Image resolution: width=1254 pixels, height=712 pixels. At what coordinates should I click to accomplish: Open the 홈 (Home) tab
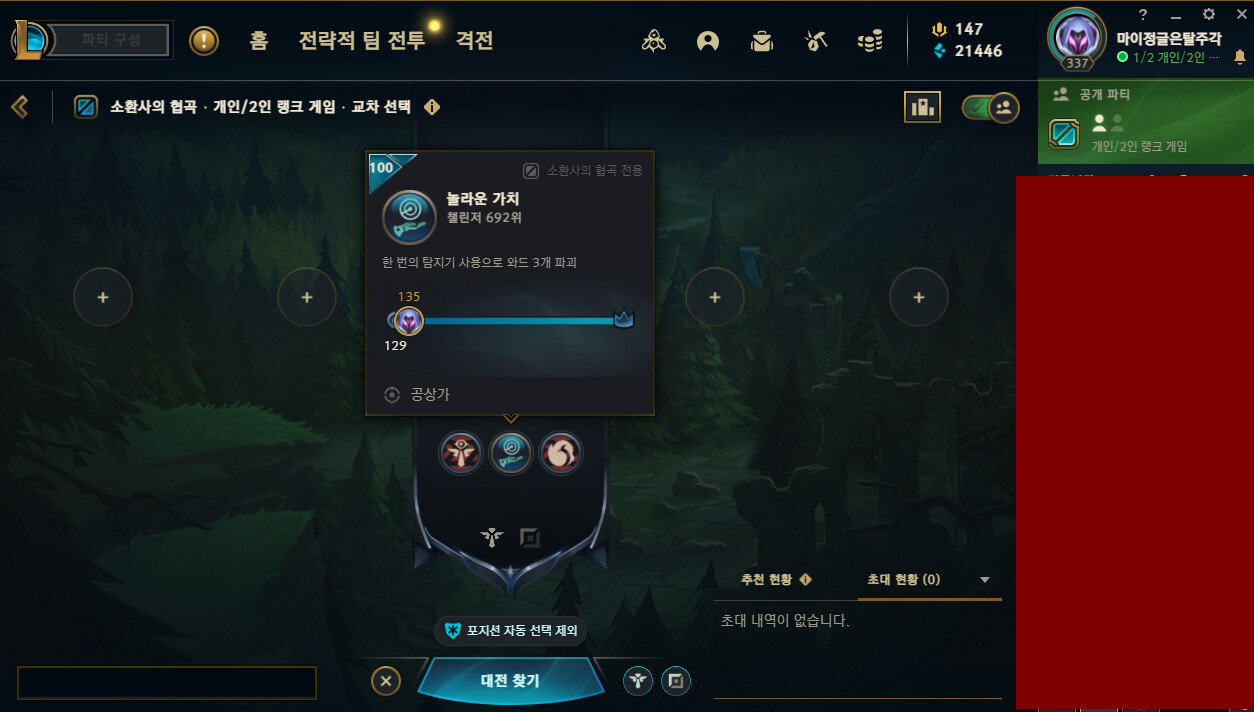click(259, 41)
